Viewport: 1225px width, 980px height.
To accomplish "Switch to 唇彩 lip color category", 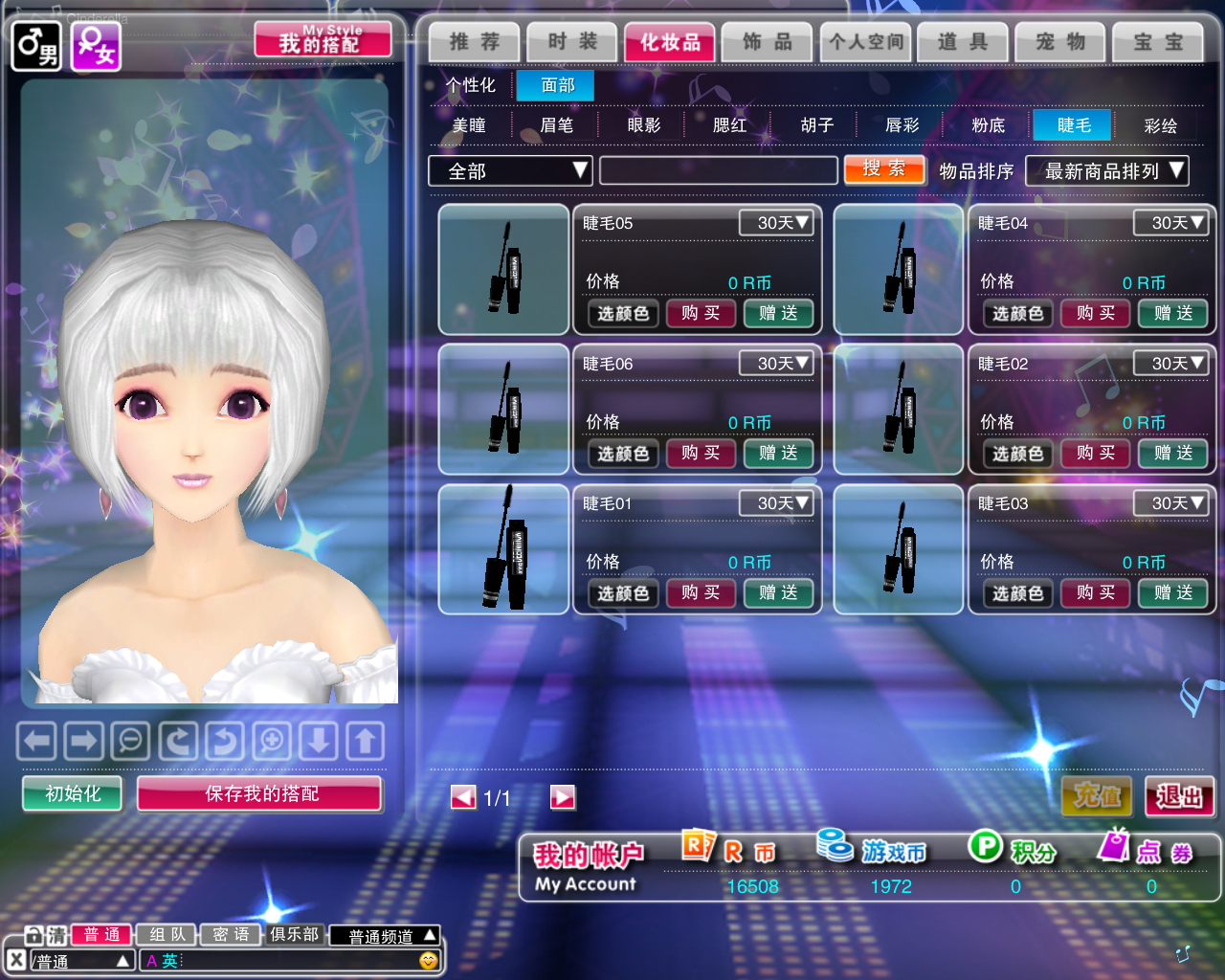I will pyautogui.click(x=902, y=125).
